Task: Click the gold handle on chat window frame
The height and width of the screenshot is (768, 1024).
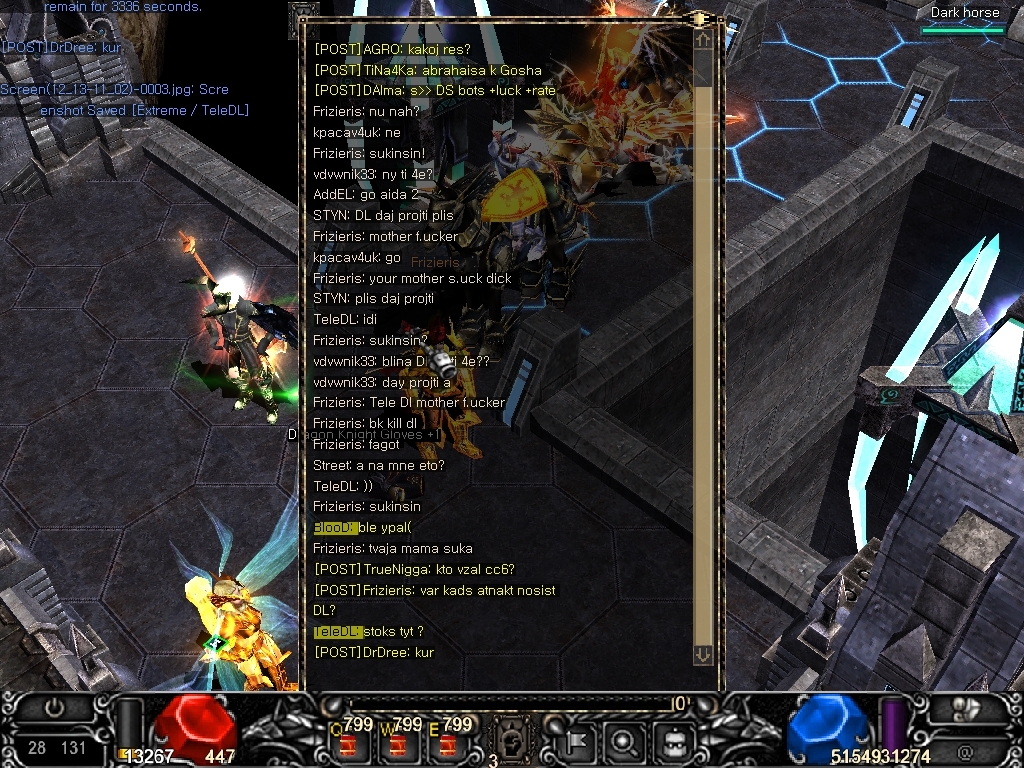Action: click(699, 18)
